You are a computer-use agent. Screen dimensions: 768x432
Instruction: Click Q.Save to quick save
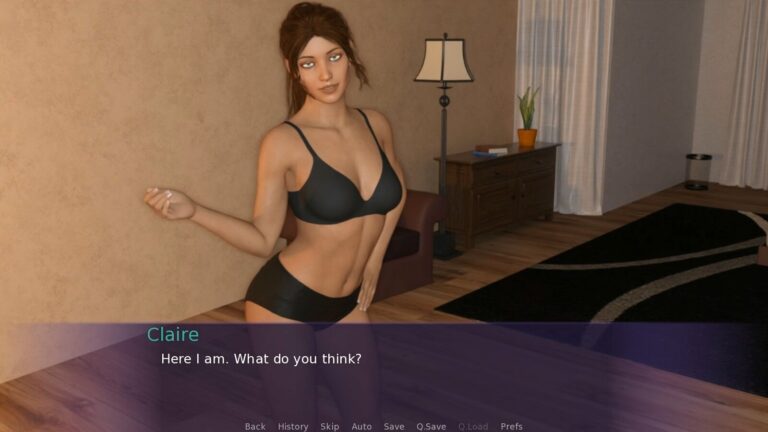coord(431,426)
